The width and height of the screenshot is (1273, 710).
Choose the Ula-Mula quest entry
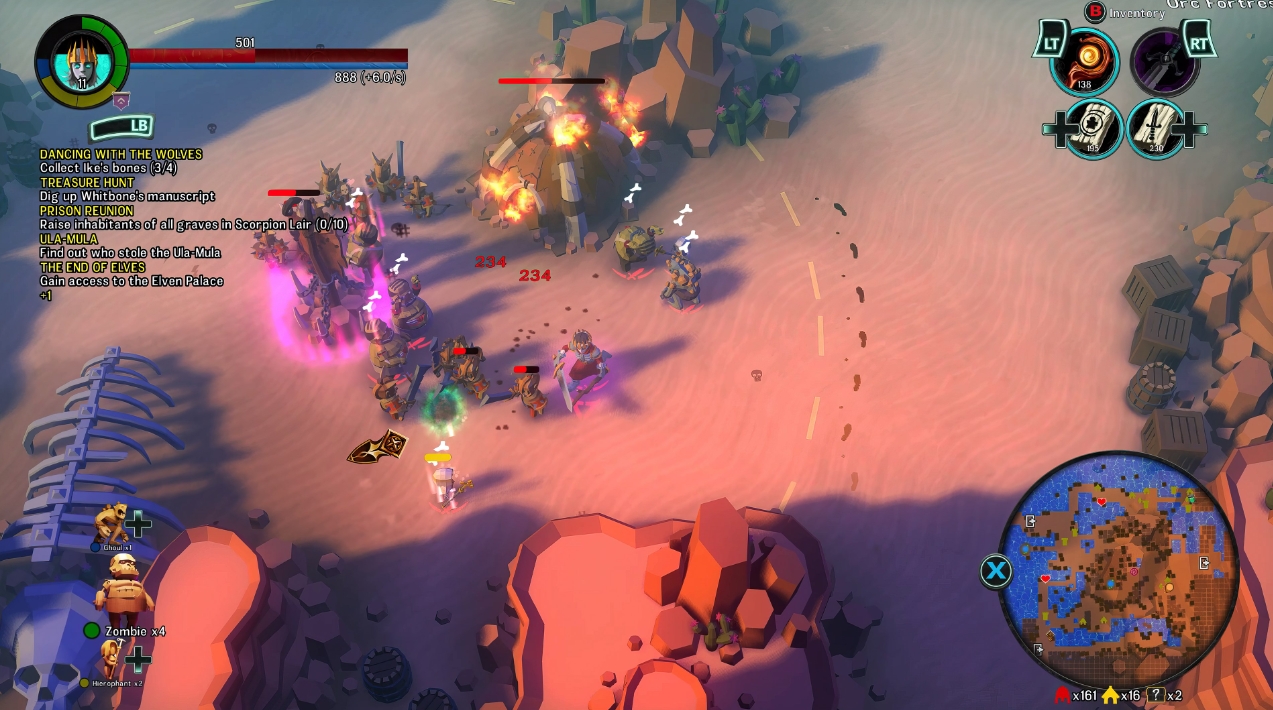coord(69,239)
